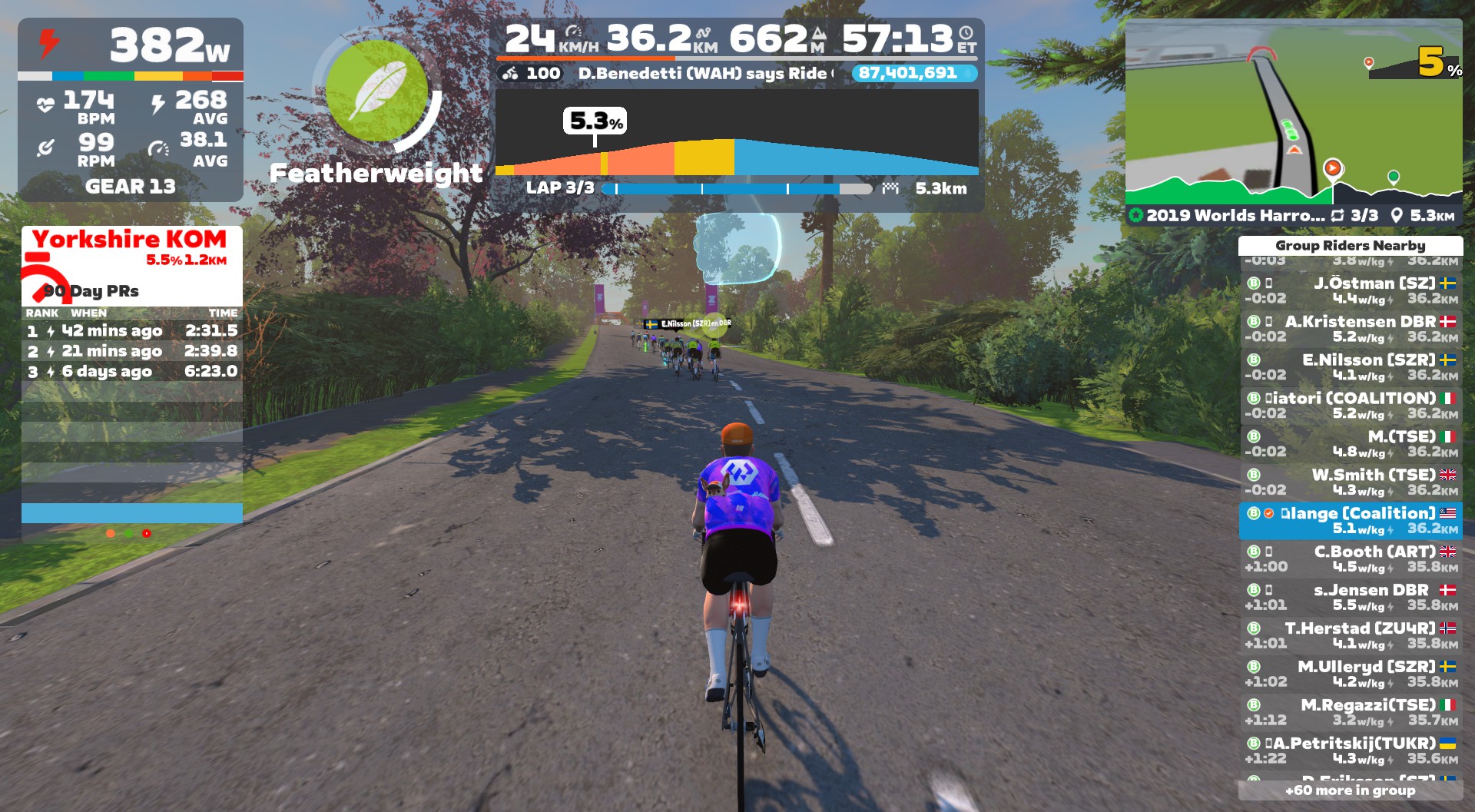This screenshot has width=1475, height=812.
Task: Select the 42 mins ago PR entry
Action: pos(131,331)
